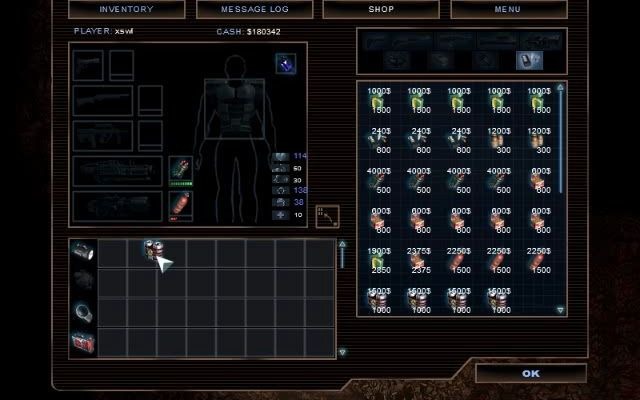Click the blue item in the equipment panel corner
This screenshot has width=640, height=400.
click(285, 63)
